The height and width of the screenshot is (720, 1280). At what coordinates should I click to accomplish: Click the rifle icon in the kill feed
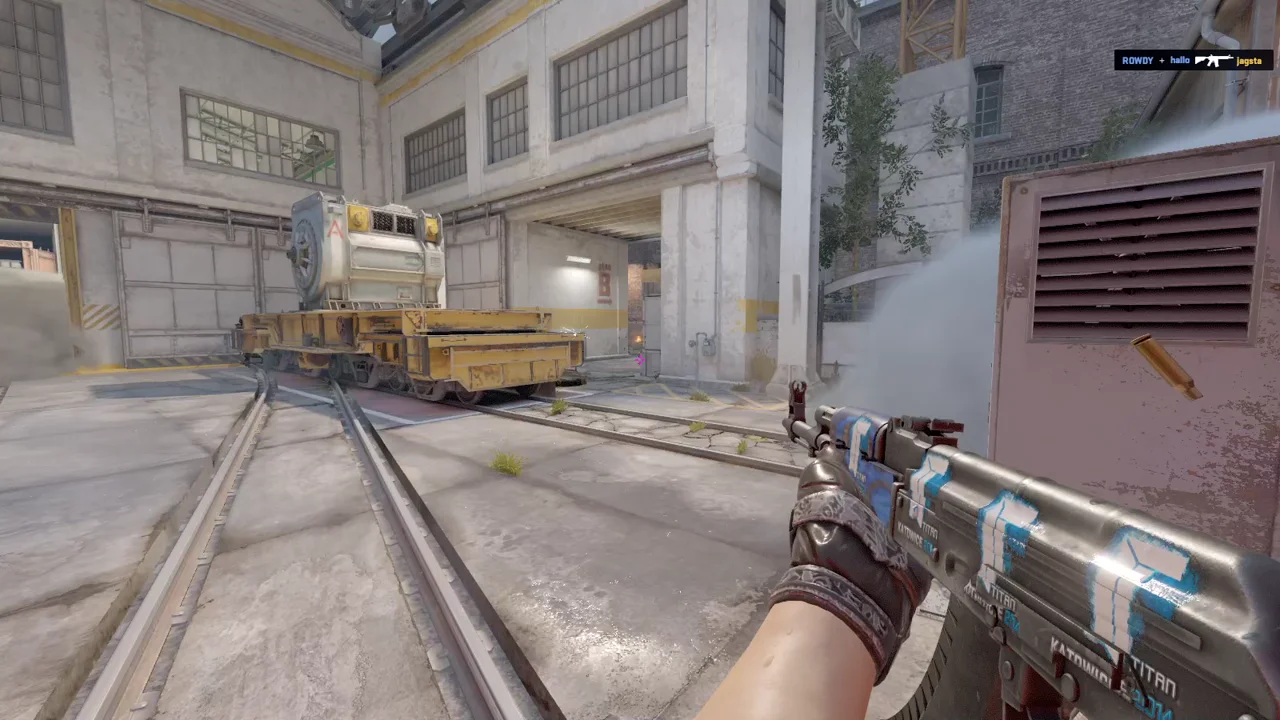coord(1214,60)
